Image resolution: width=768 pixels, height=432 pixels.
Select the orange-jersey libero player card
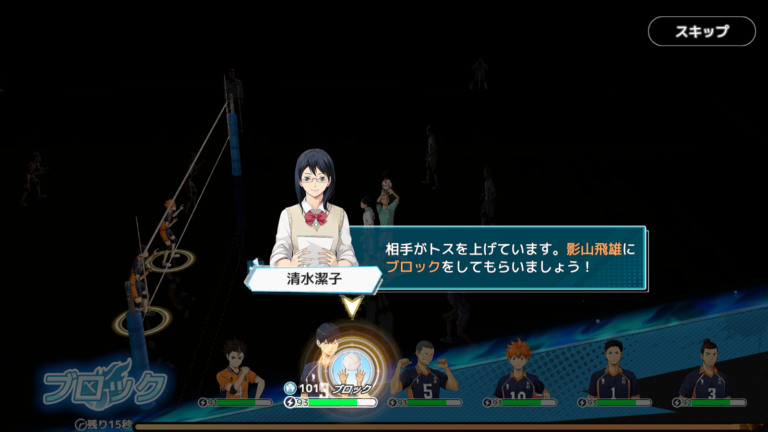click(236, 373)
